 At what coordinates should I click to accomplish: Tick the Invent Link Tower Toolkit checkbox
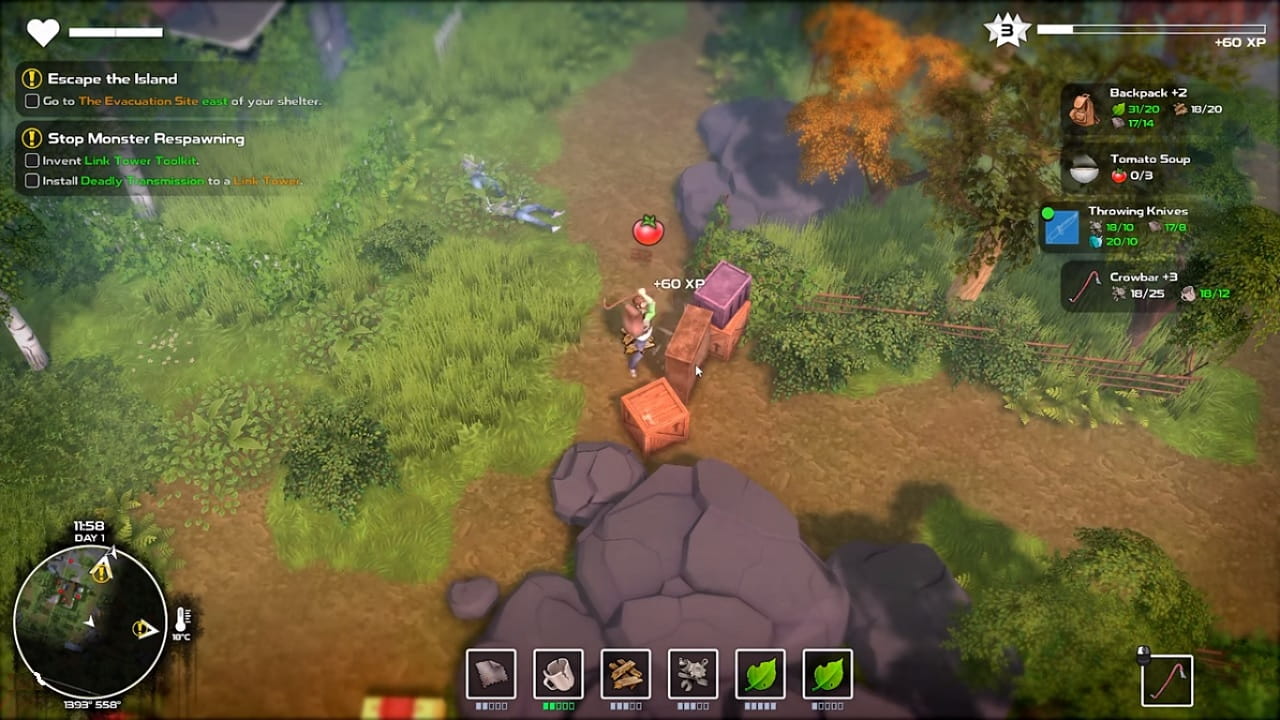click(32, 161)
